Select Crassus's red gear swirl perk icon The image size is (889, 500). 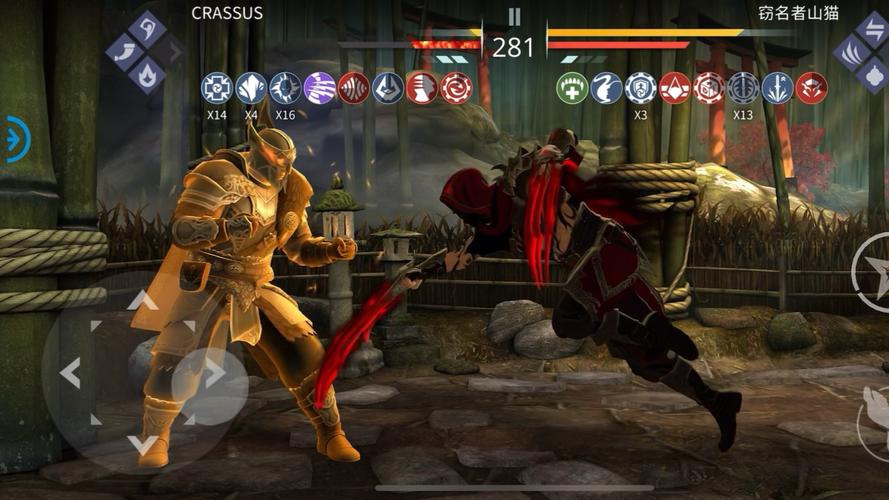456,88
